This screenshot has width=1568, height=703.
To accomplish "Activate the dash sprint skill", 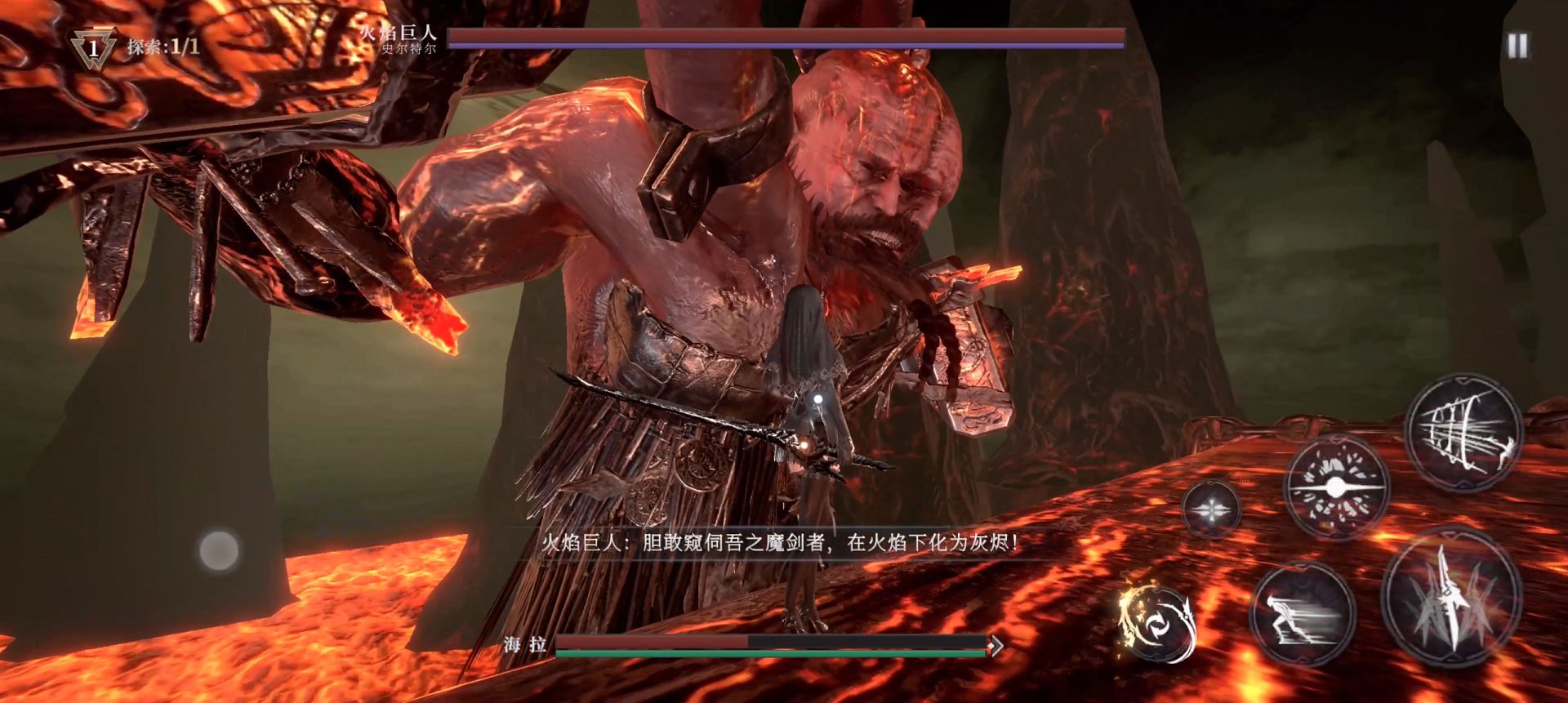I will (x=1302, y=616).
